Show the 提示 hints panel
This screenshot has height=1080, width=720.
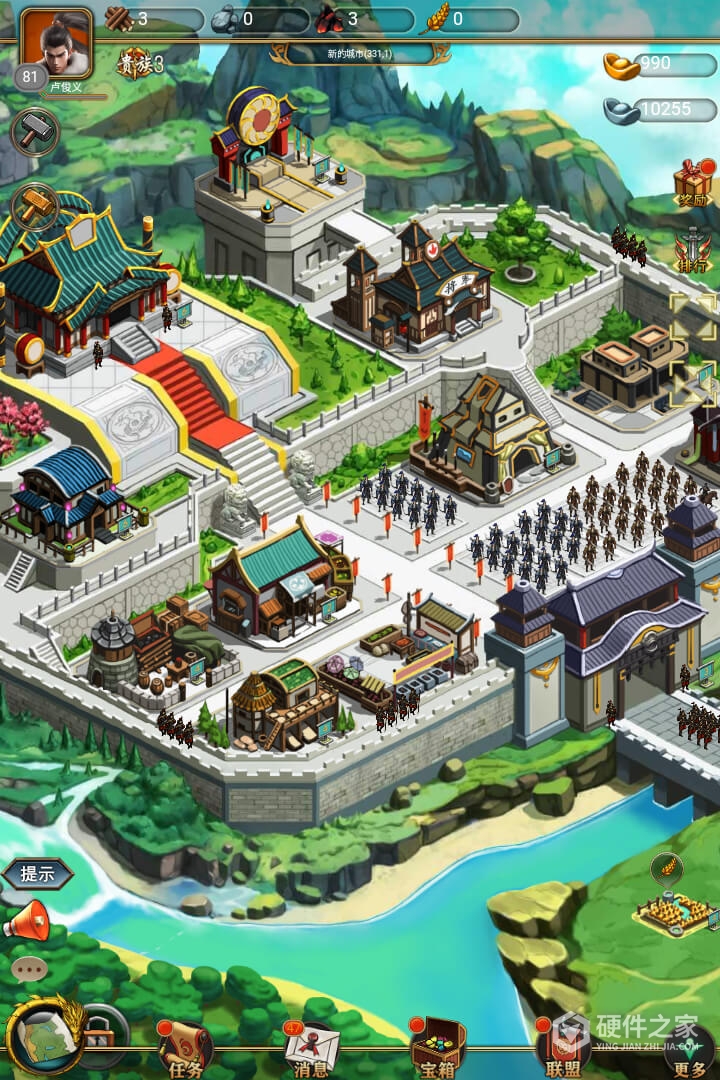(38, 873)
